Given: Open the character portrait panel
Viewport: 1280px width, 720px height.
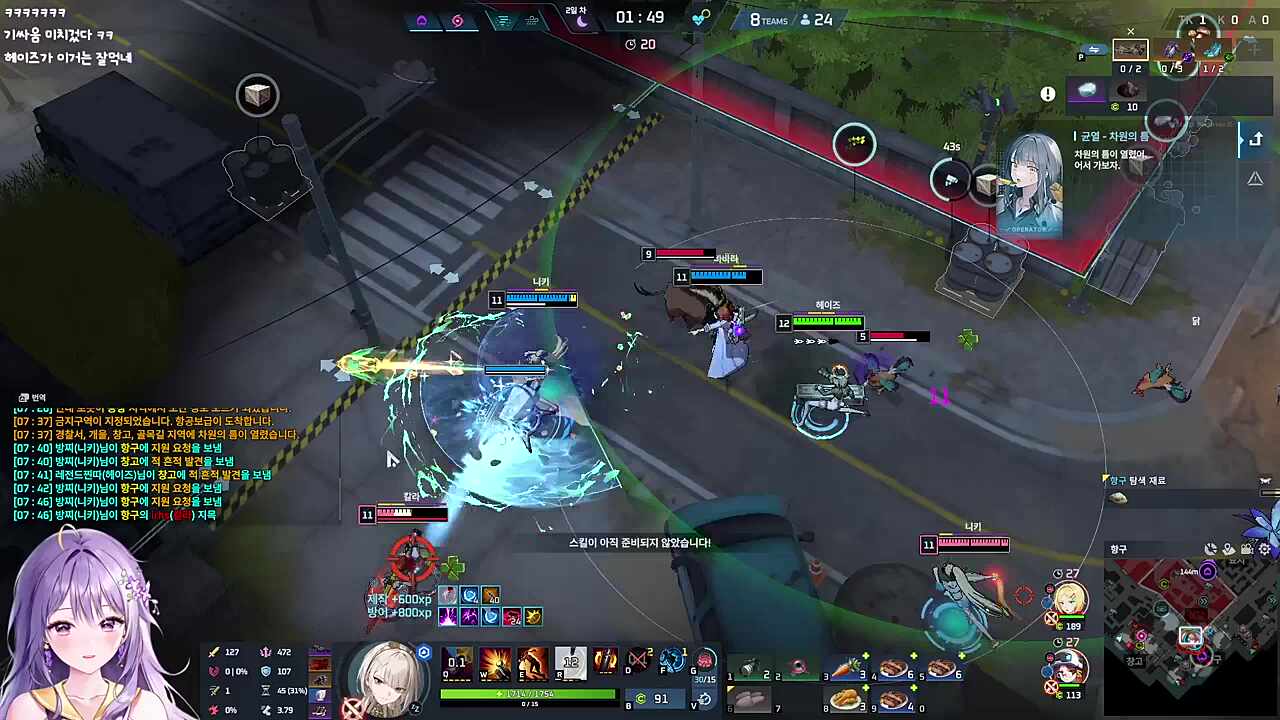Looking at the screenshot, I should [x=385, y=677].
